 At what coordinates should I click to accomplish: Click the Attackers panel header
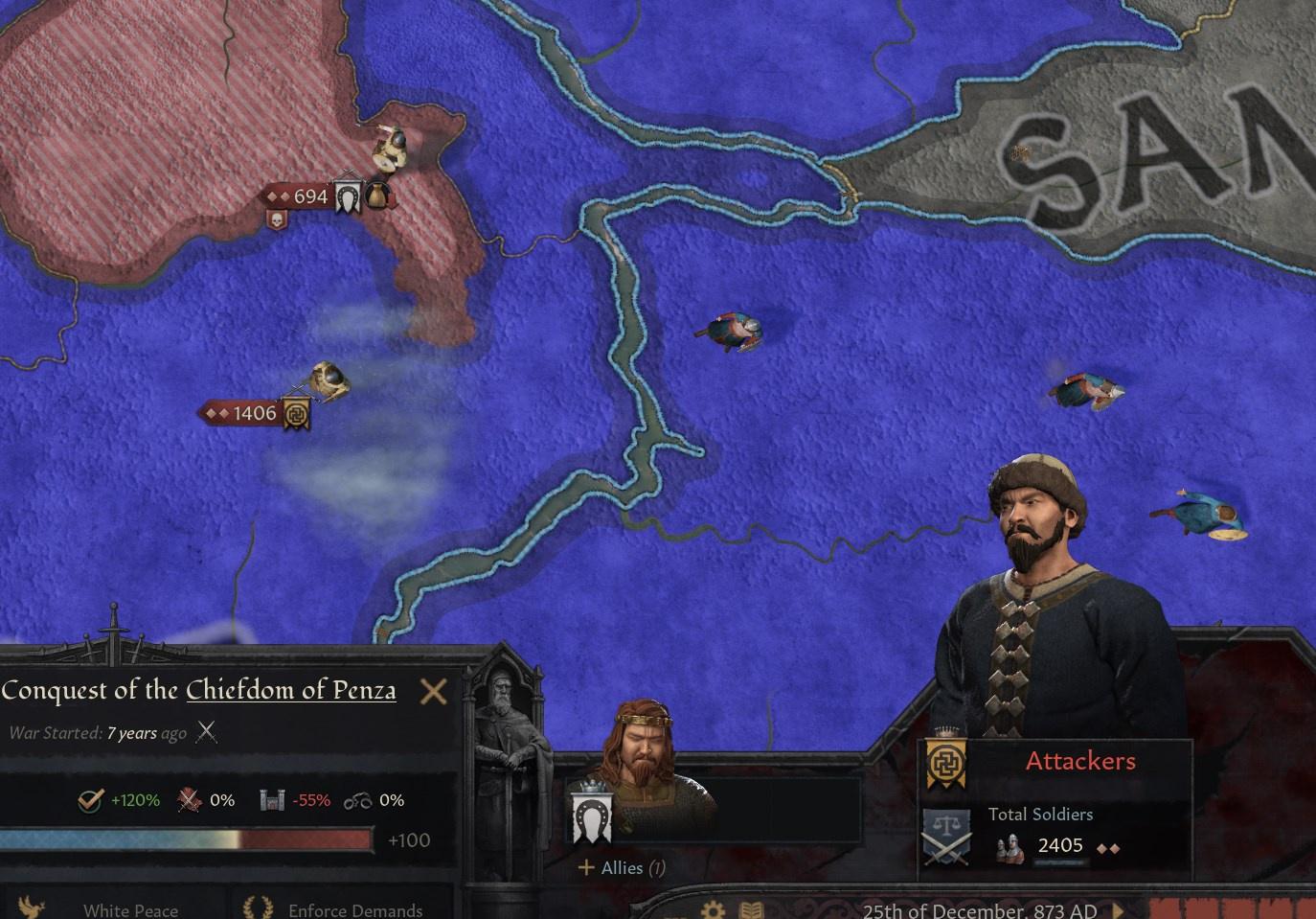click(x=1080, y=760)
